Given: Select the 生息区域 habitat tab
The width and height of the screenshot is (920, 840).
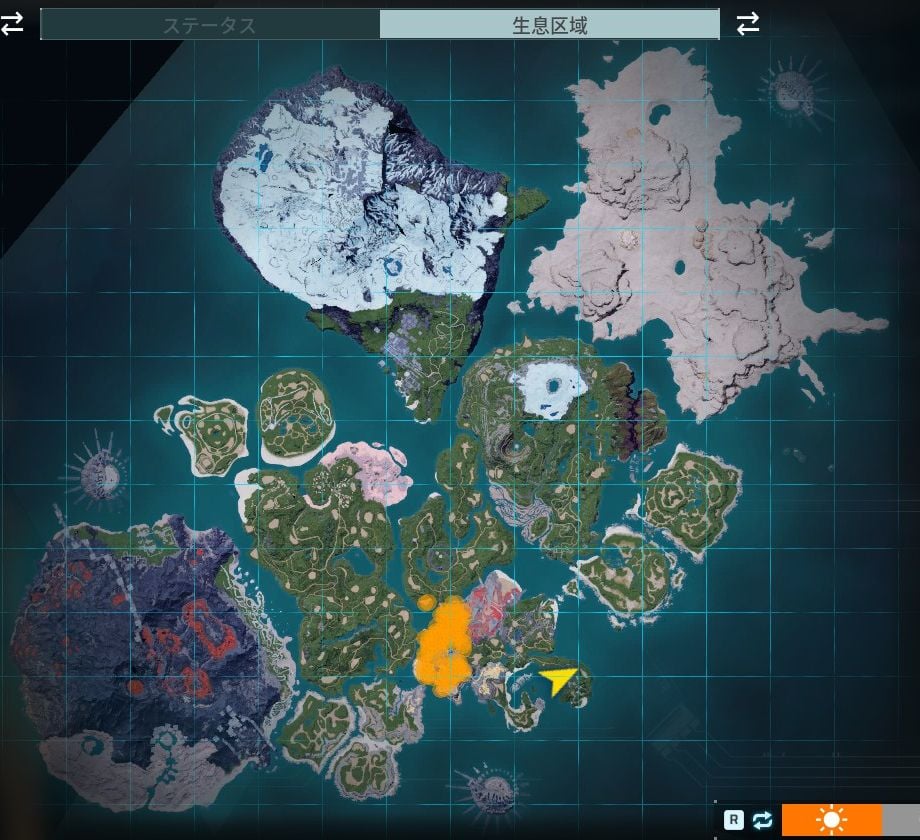Looking at the screenshot, I should 549,25.
